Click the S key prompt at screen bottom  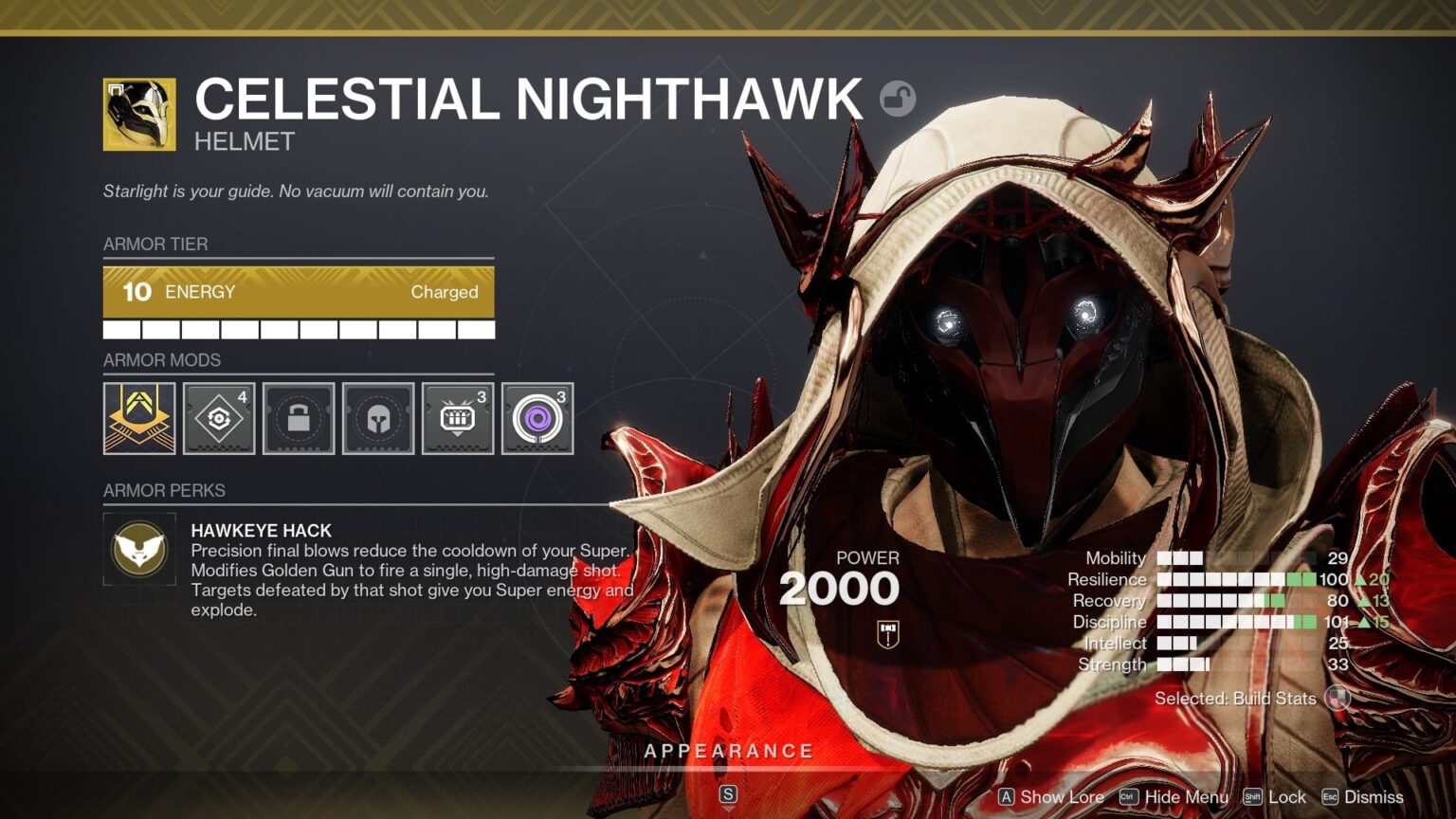coord(729,792)
